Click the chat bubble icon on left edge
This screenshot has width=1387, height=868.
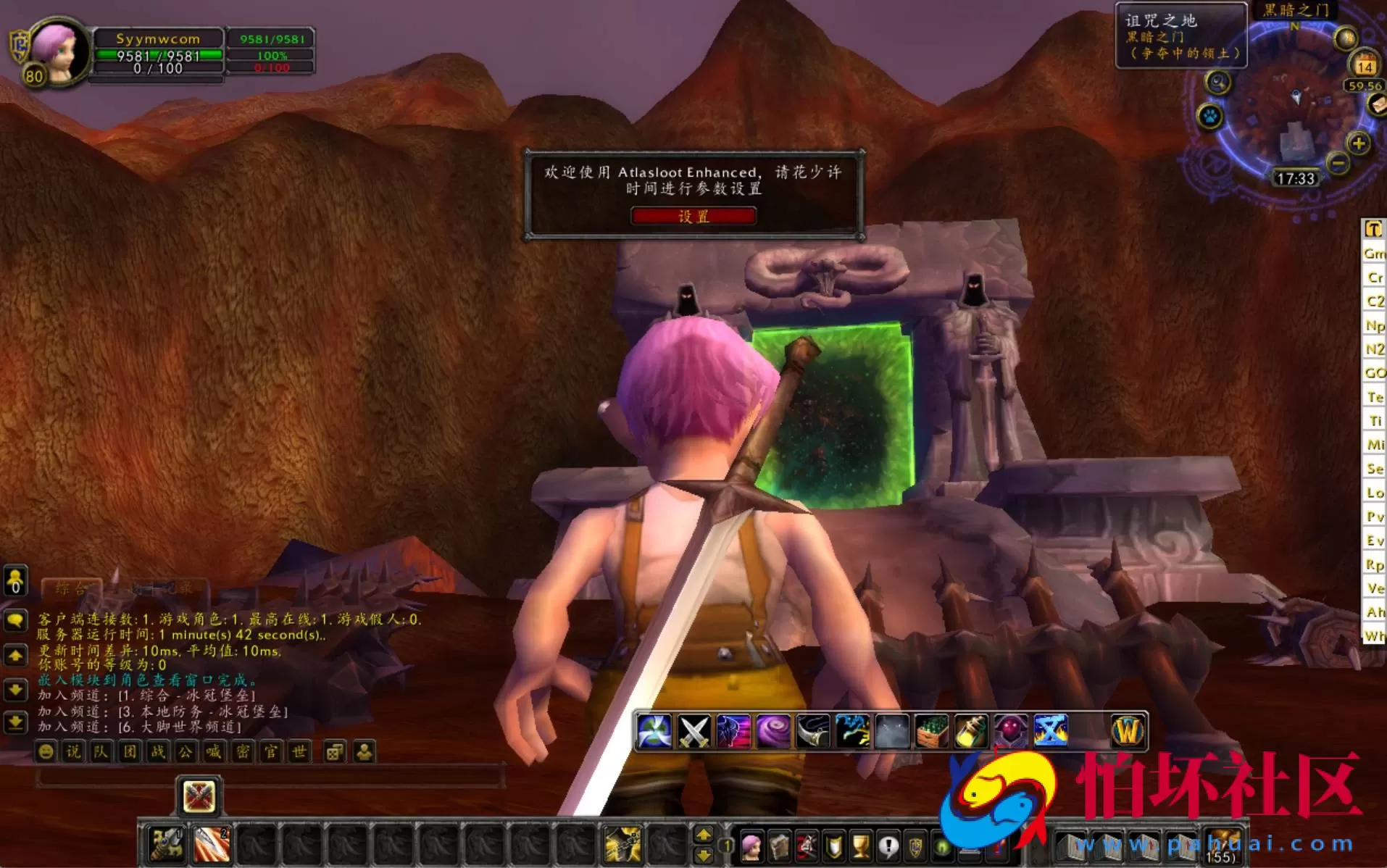[x=15, y=619]
